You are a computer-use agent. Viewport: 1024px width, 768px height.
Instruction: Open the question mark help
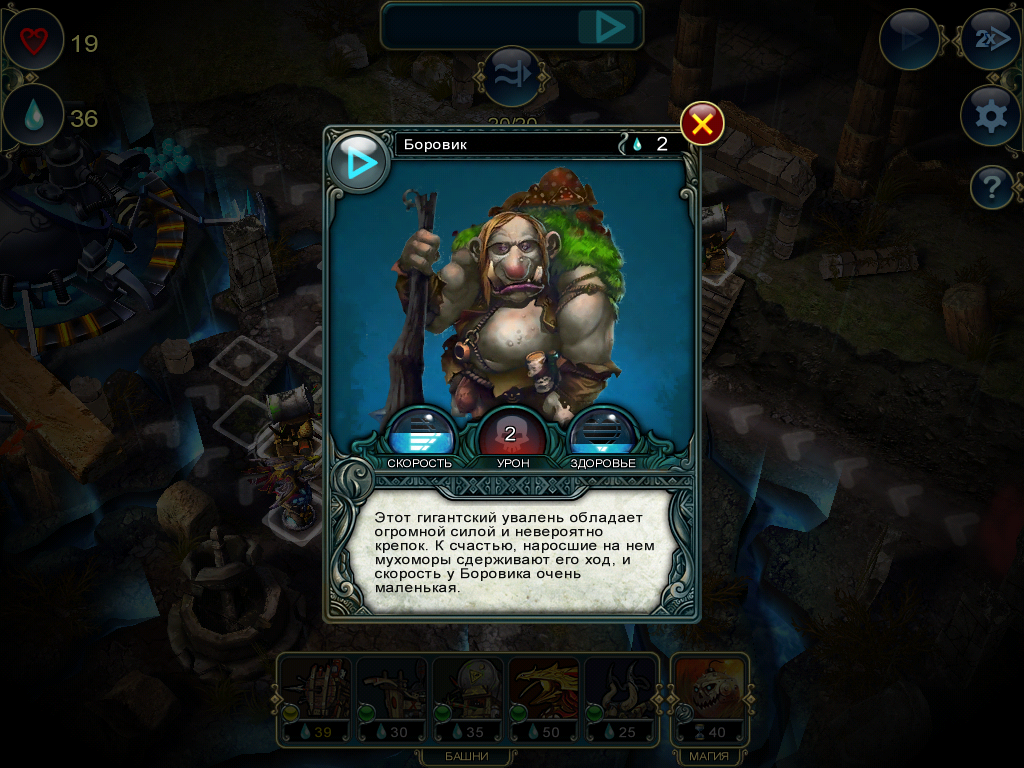[990, 187]
